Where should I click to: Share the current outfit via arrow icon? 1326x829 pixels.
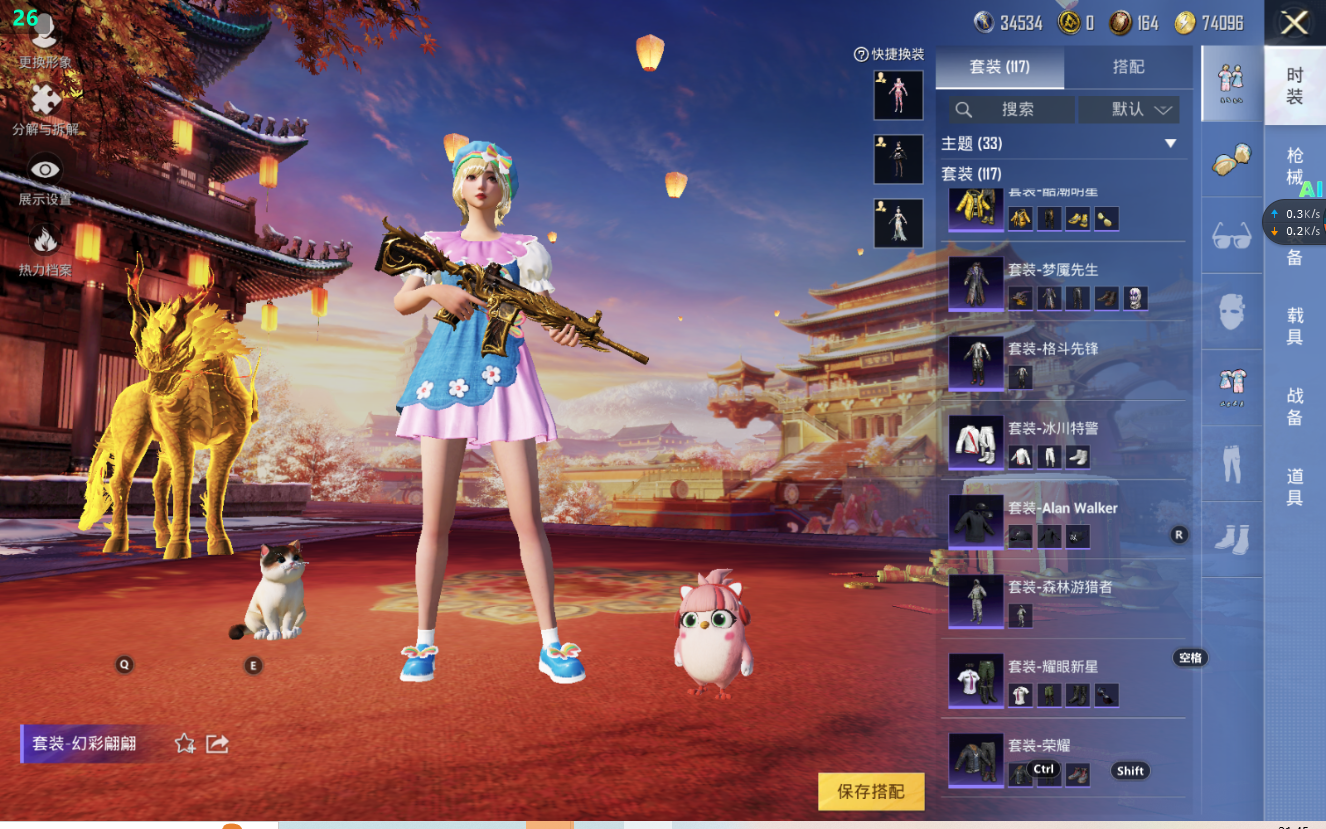pos(217,743)
